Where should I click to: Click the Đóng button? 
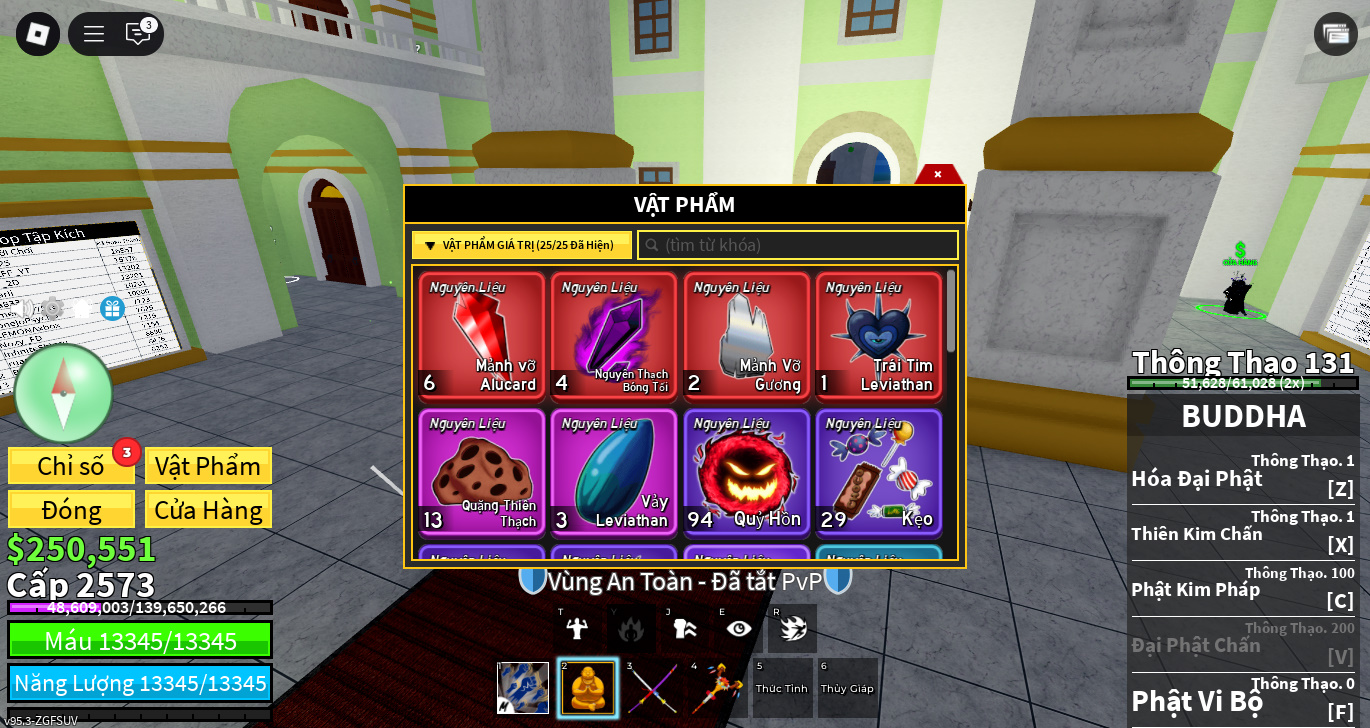[x=71, y=510]
